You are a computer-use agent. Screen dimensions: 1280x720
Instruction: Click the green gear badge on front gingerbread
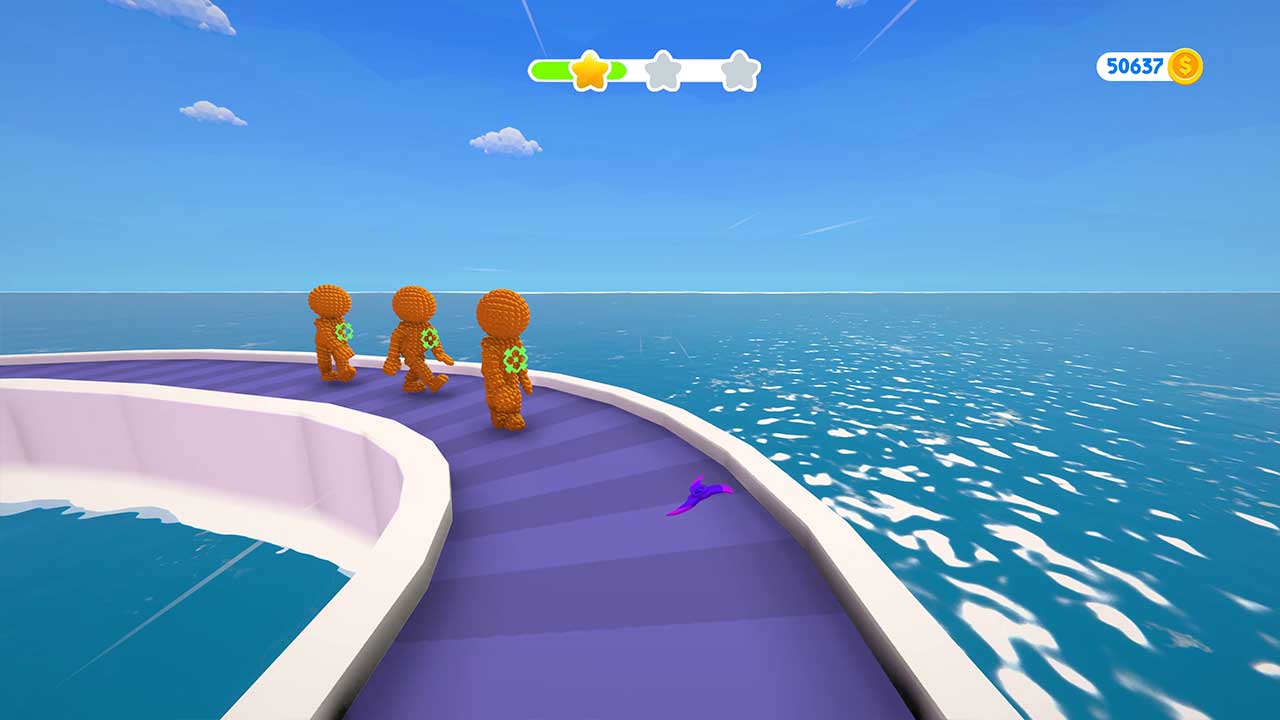pos(513,357)
